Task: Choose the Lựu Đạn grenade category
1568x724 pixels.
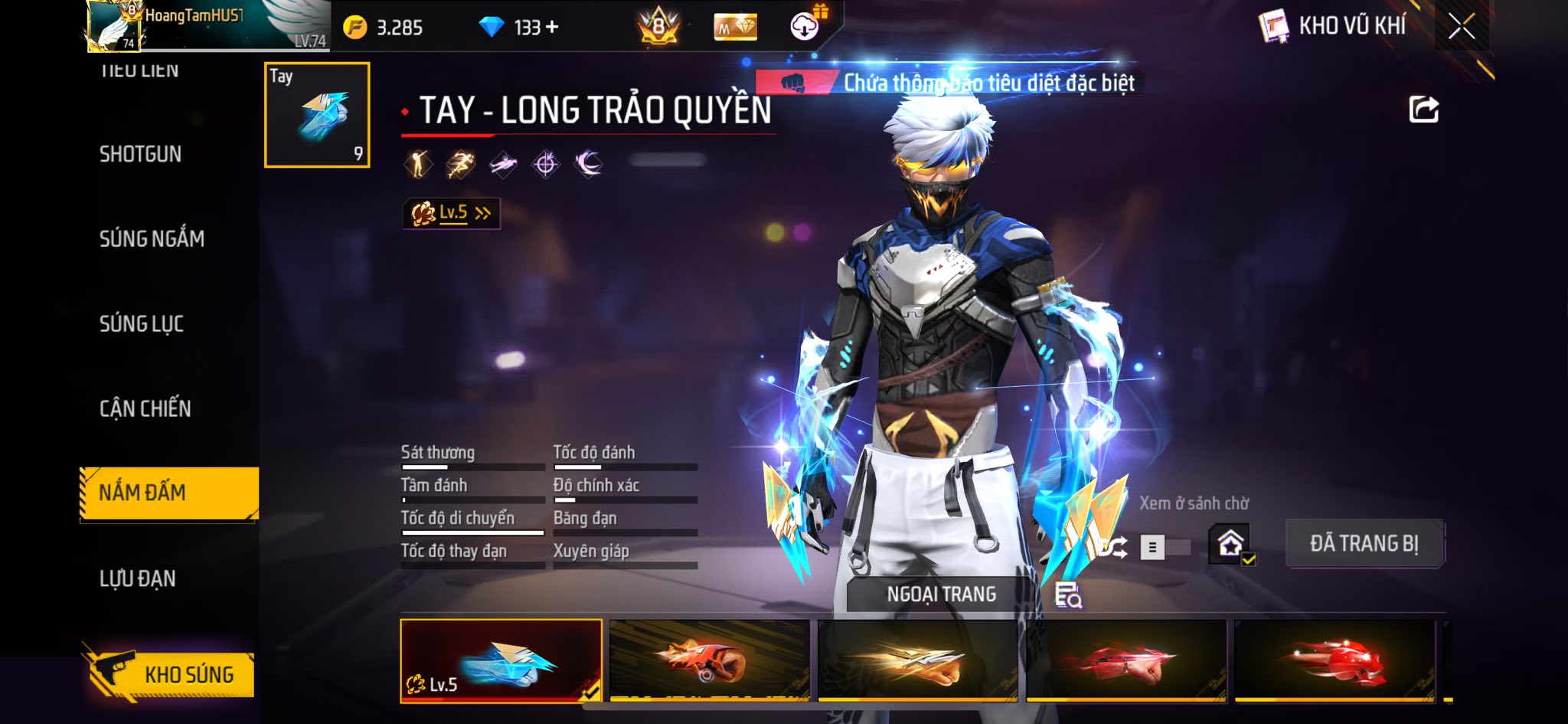Action: 138,578
